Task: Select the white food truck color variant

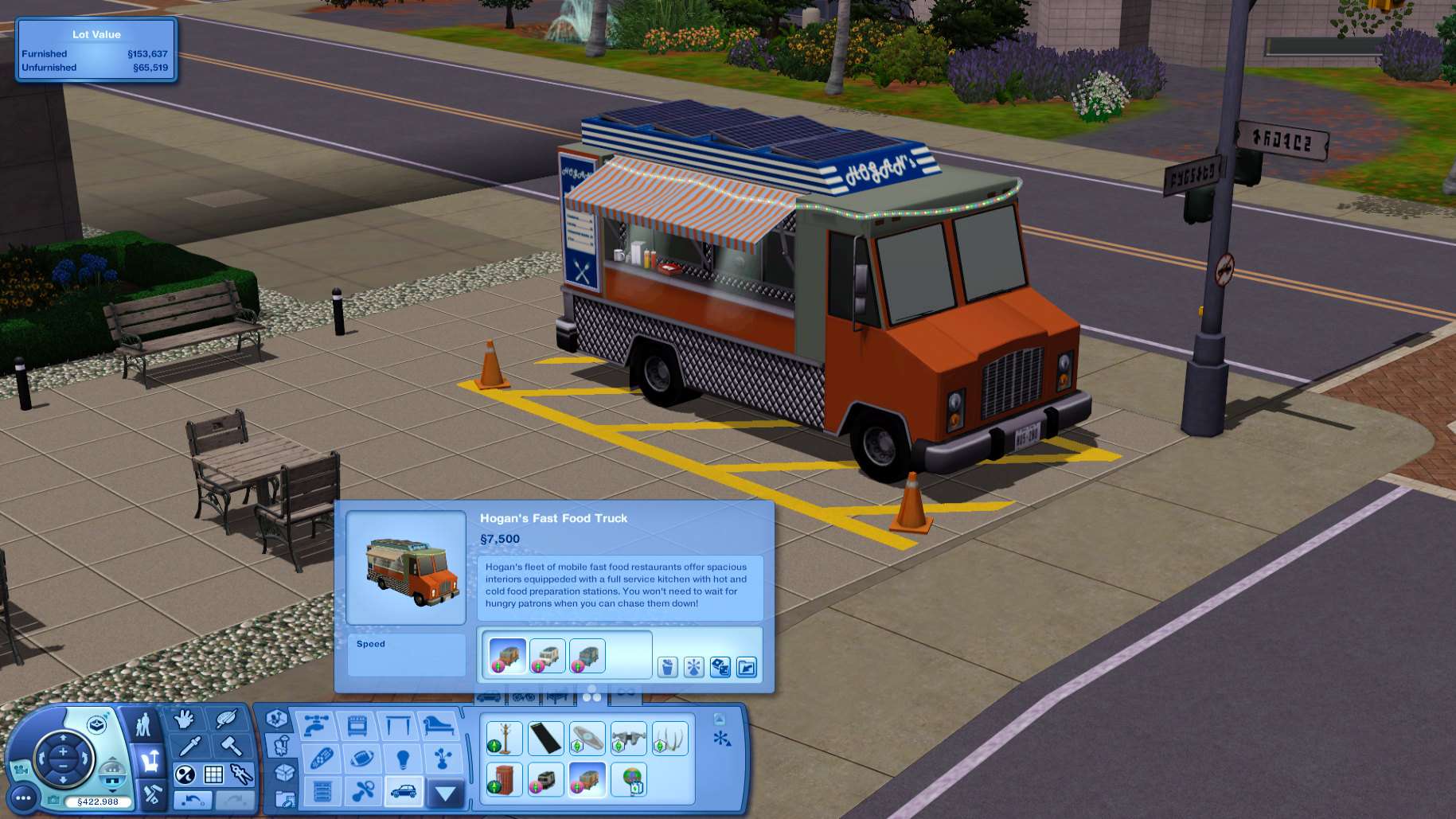Action: point(547,657)
